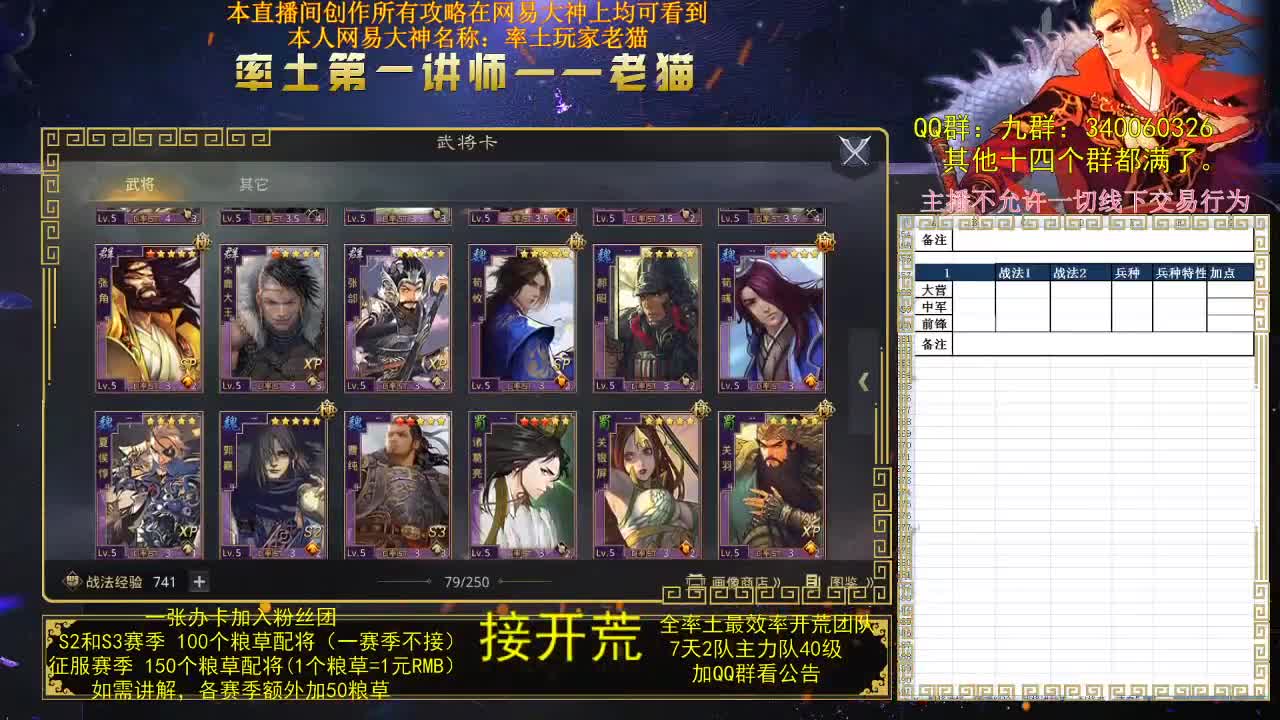Click the S2 badge on 郭嘉 card
The width and height of the screenshot is (1280, 720).
click(314, 533)
